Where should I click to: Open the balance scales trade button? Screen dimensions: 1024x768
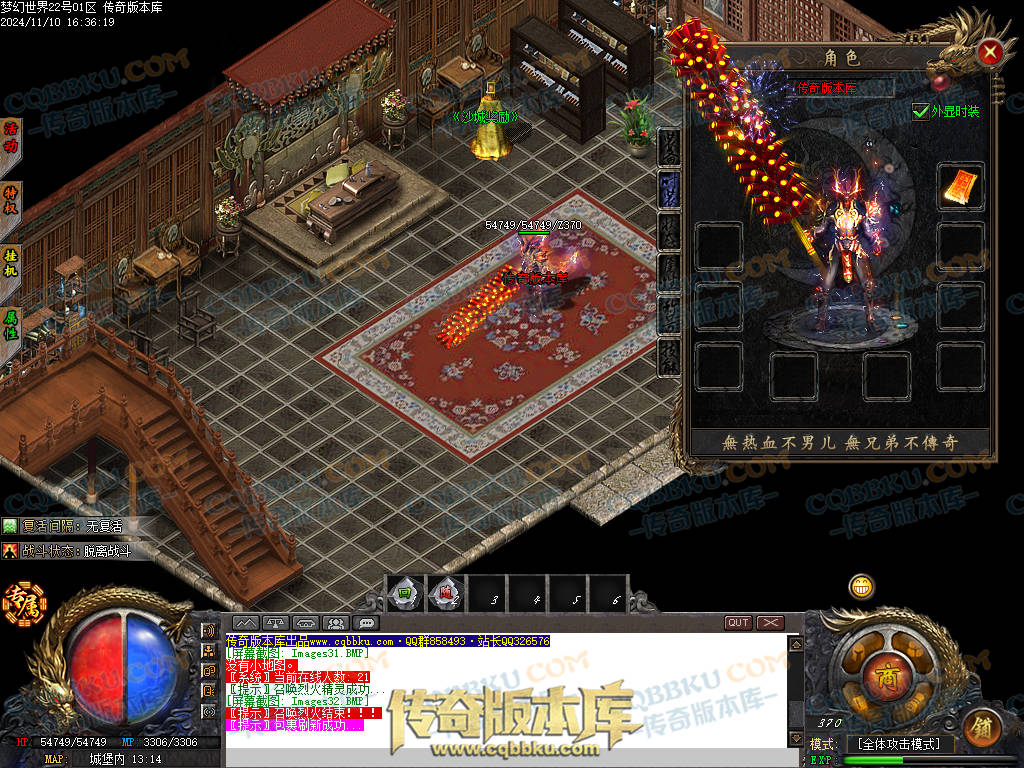(275, 623)
